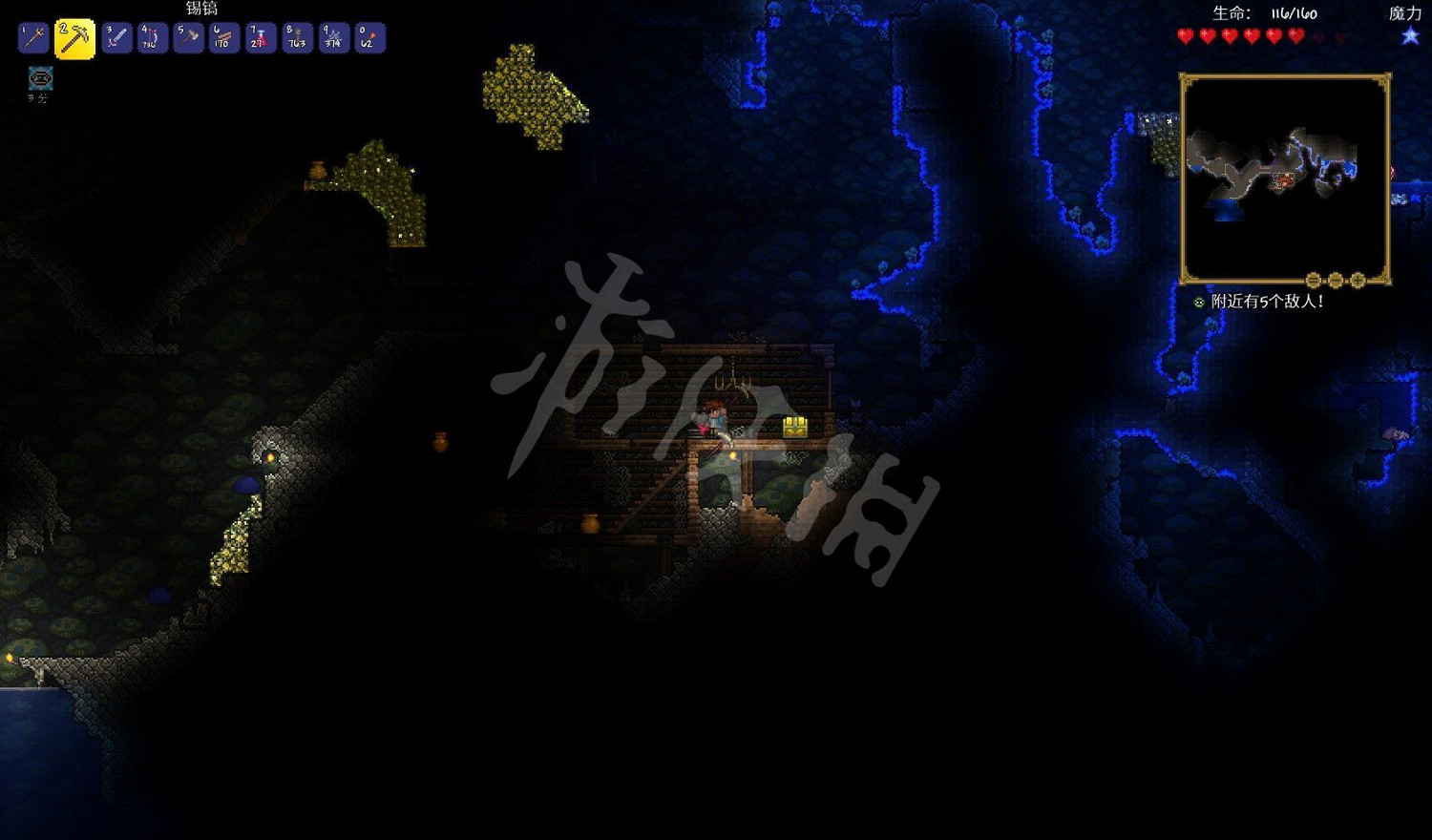Select the wood platforms stack in slot 6
Screen dimensions: 1432x840
pos(223,38)
